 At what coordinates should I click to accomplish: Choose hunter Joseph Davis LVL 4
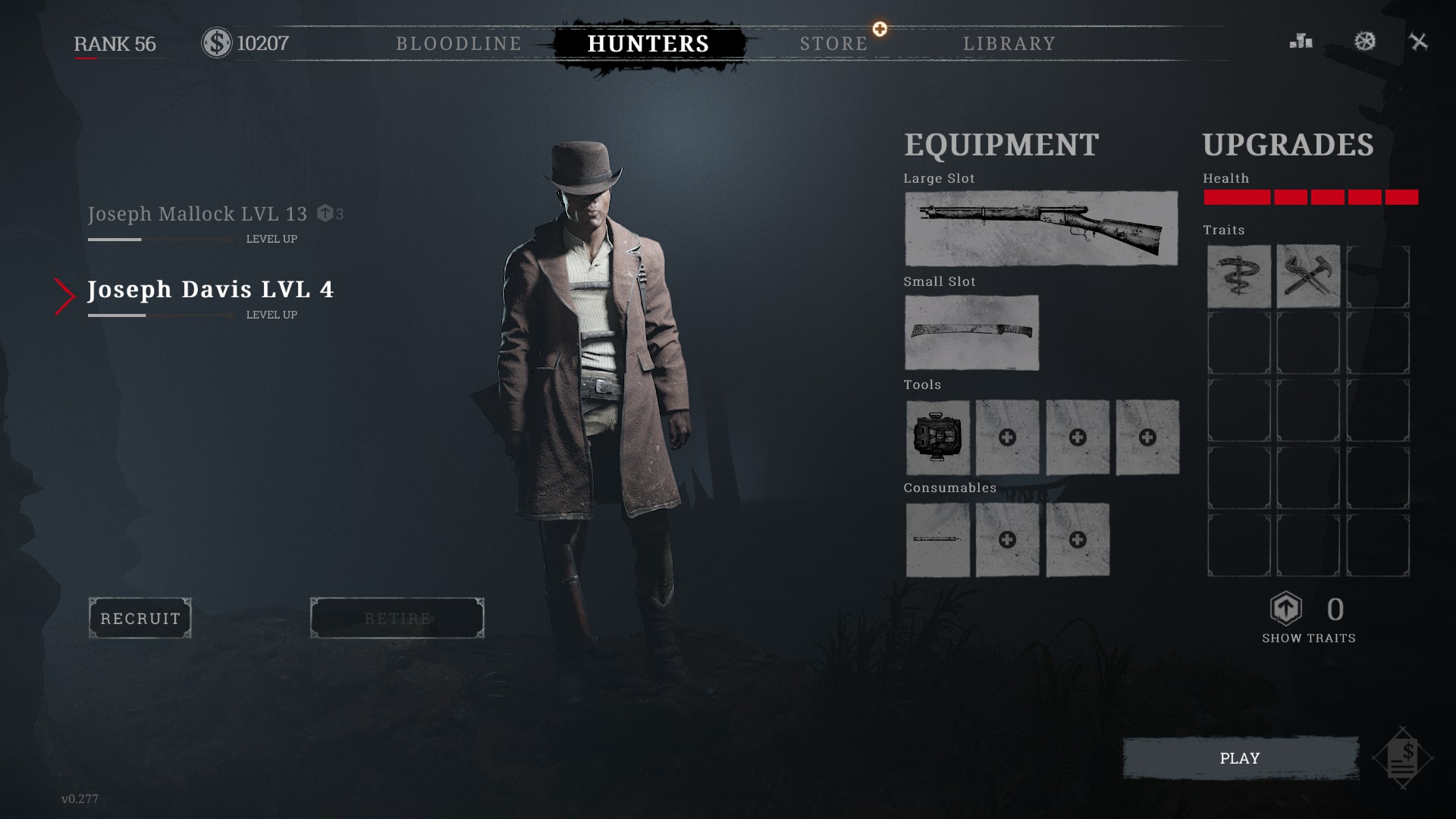point(210,290)
